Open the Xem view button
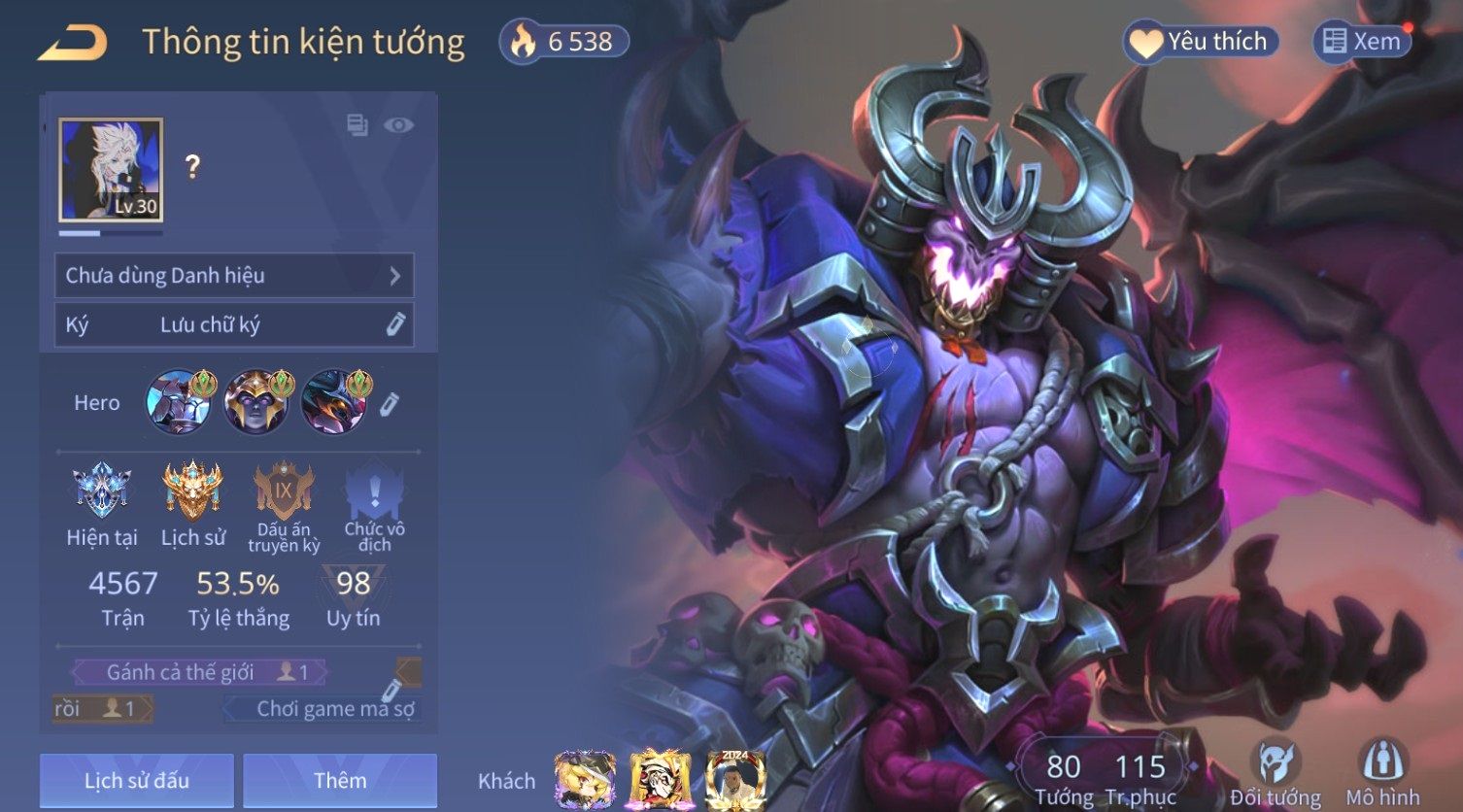This screenshot has height=812, width=1463. pyautogui.click(x=1361, y=42)
